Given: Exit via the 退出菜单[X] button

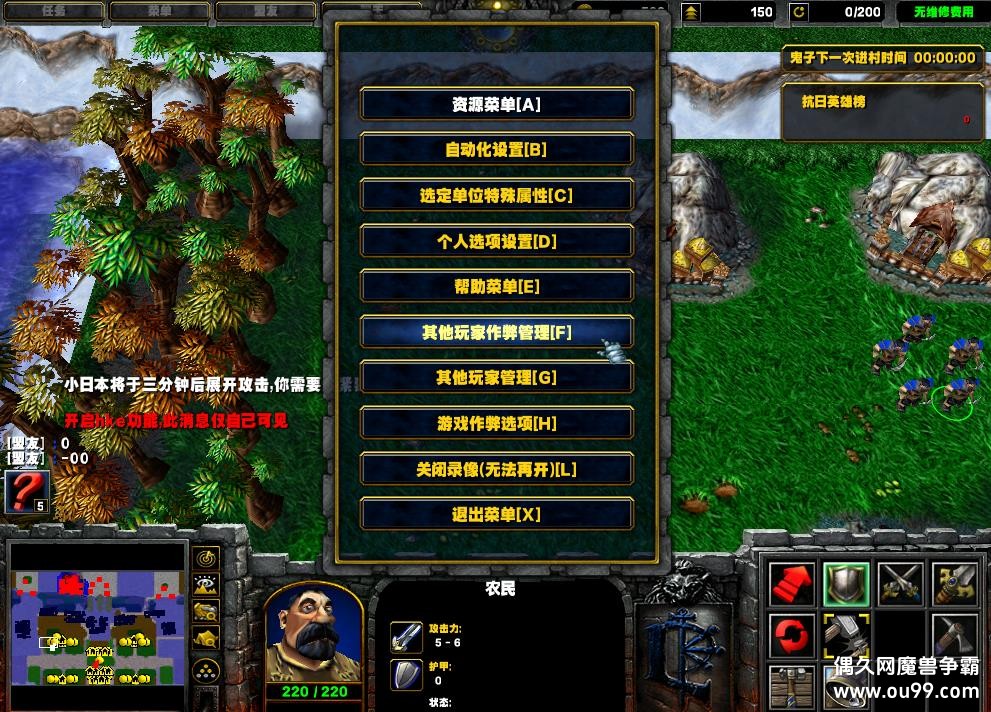Looking at the screenshot, I should [496, 514].
